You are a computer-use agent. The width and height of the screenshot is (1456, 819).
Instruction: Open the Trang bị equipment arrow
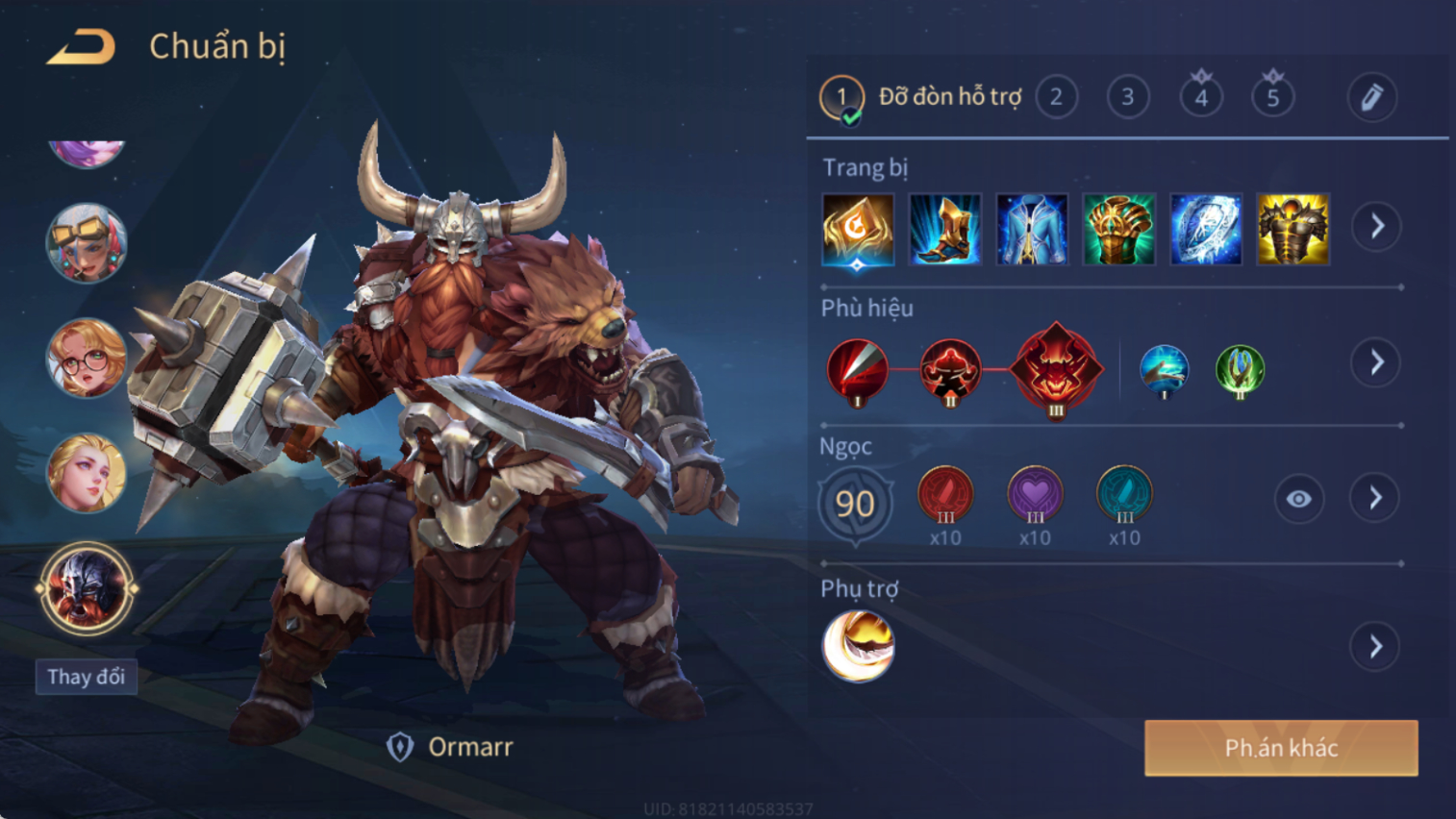click(x=1376, y=227)
